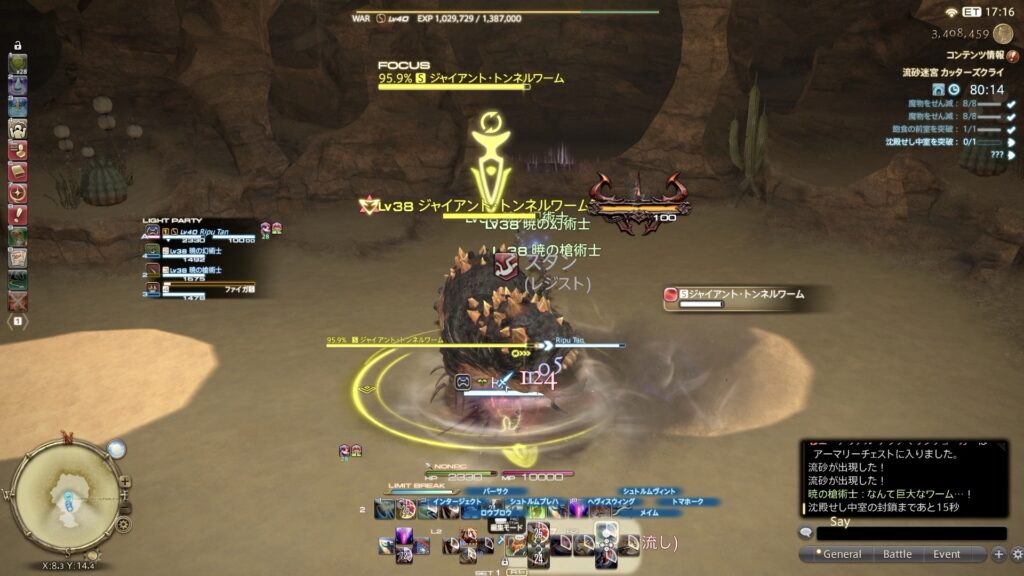Add a new chat tab with plus button

click(998, 554)
